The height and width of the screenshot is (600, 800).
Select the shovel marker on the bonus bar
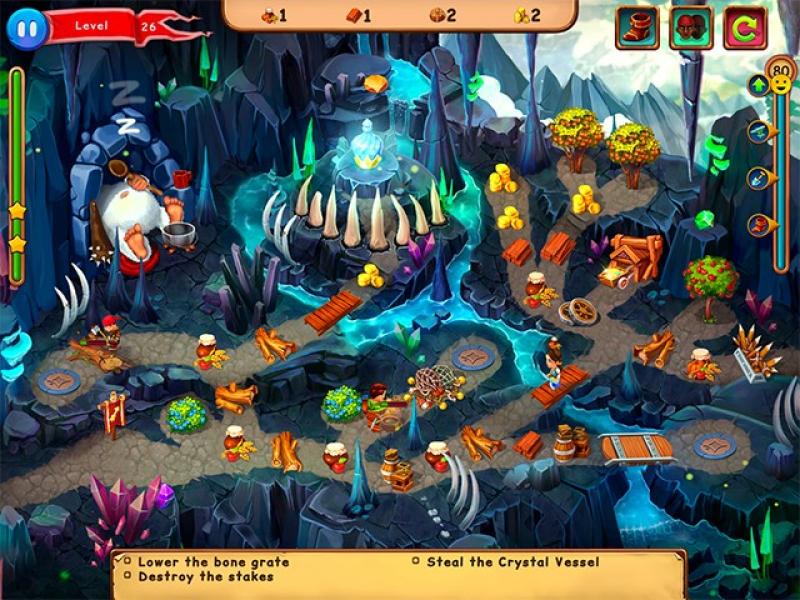click(x=760, y=178)
